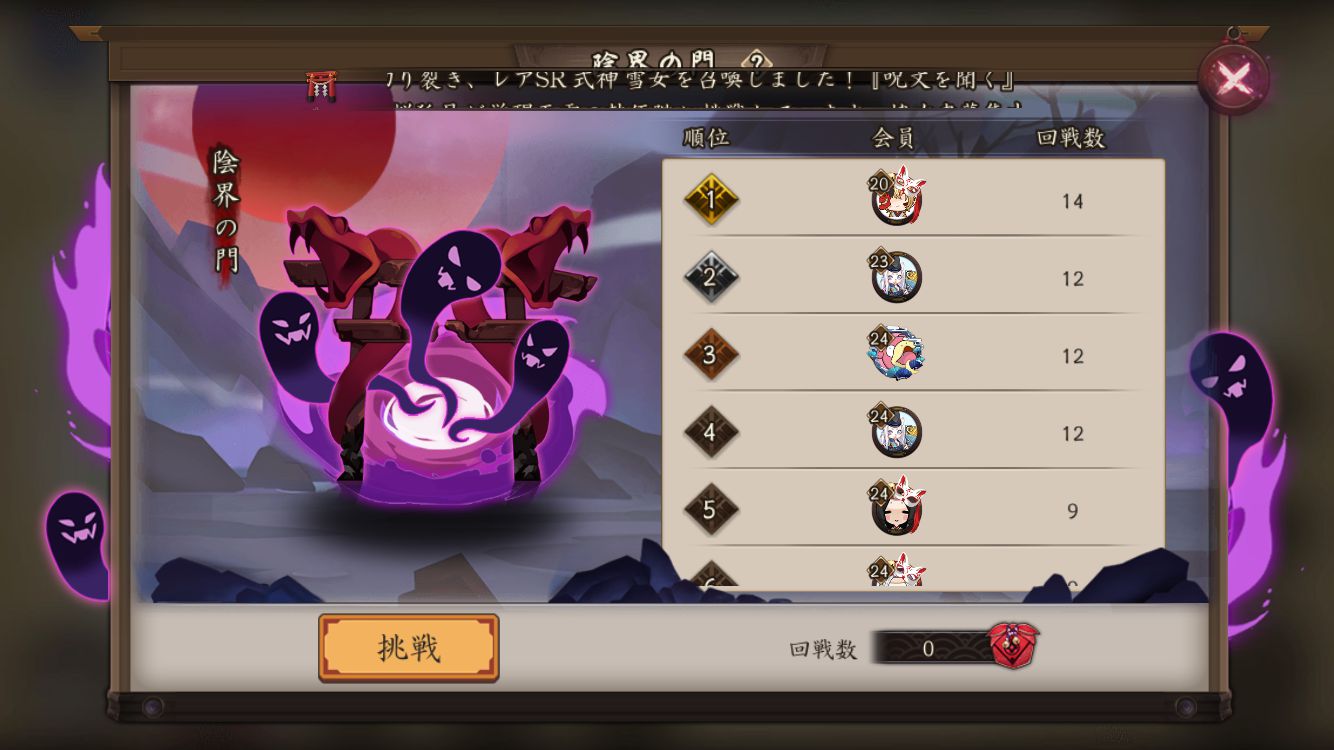The width and height of the screenshot is (1334, 750).
Task: Select the 回戦数 column header
Action: (x=1072, y=138)
